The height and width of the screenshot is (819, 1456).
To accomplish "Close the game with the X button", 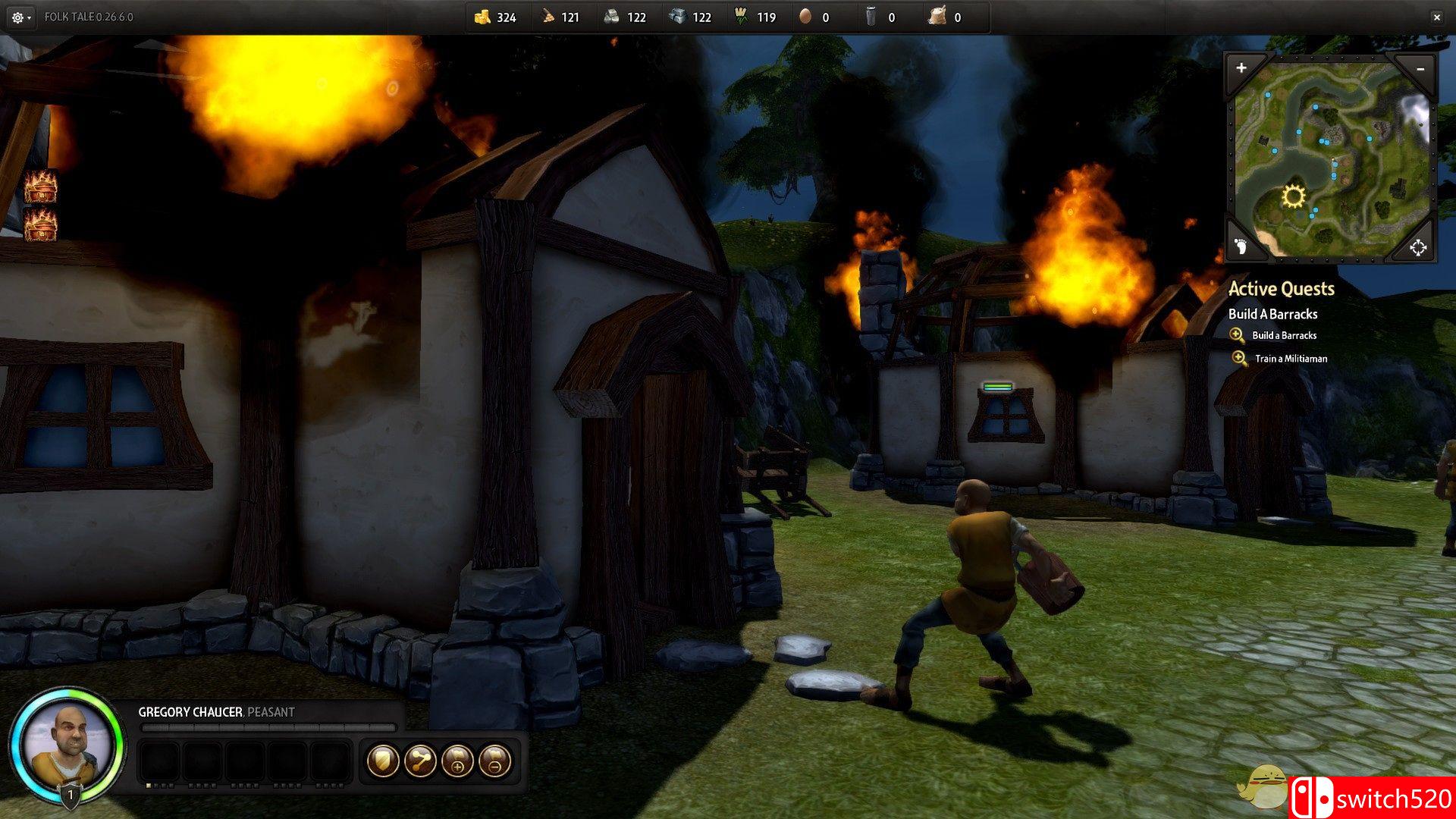I will click(x=1436, y=17).
